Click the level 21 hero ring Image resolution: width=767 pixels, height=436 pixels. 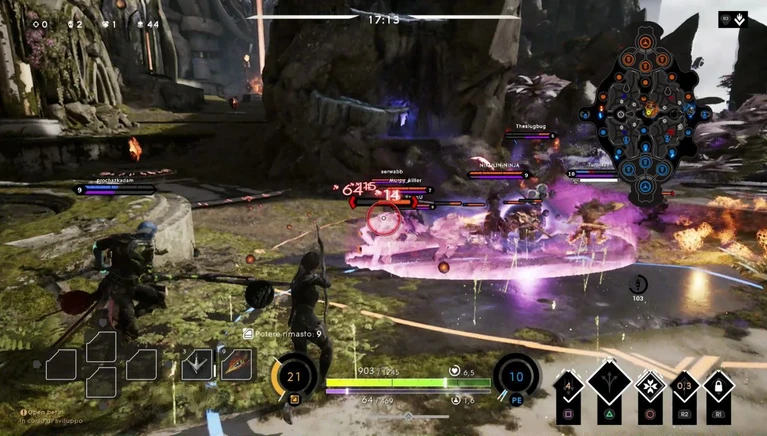(293, 377)
